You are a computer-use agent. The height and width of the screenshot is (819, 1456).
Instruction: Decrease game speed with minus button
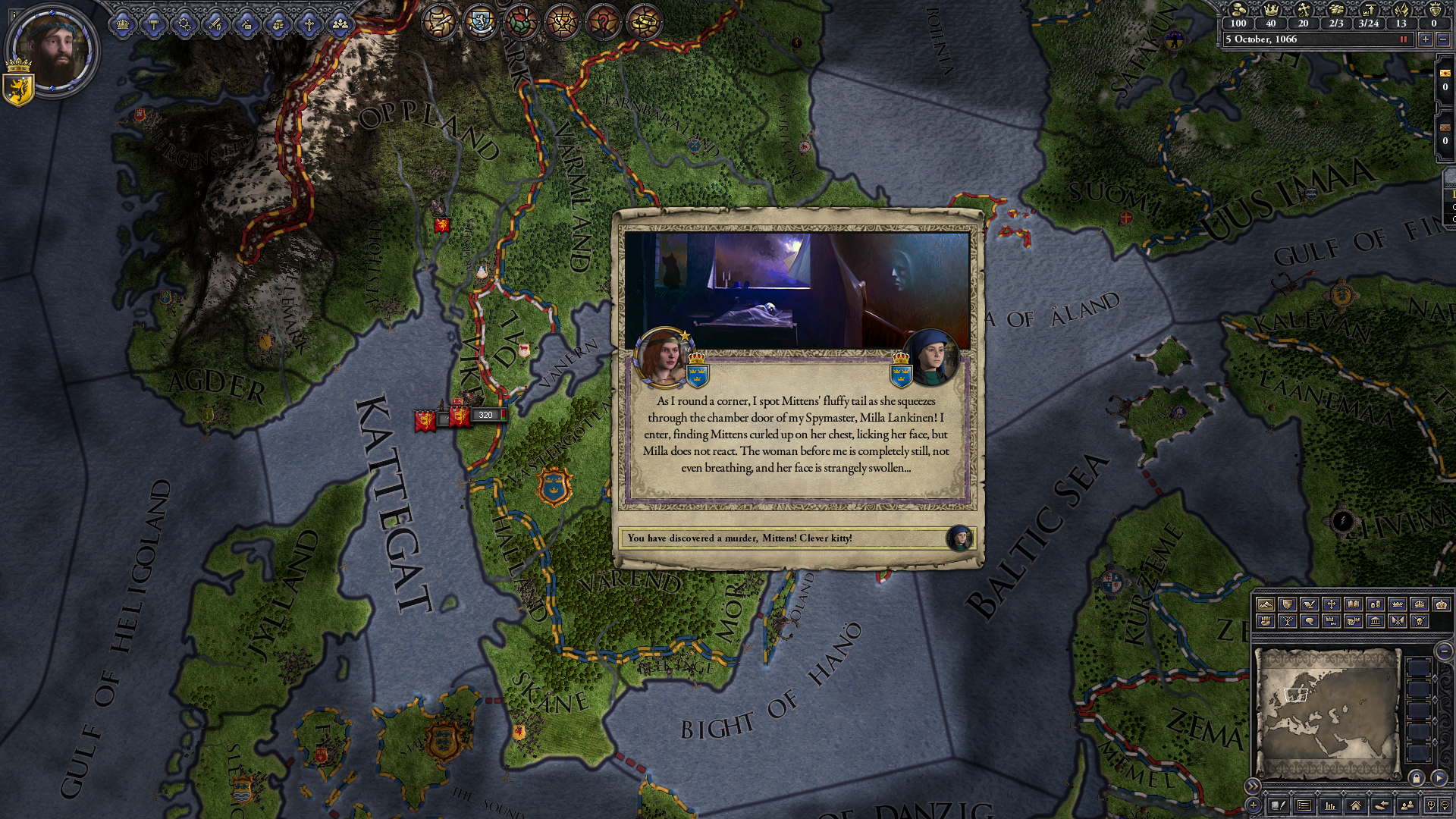(x=1443, y=39)
